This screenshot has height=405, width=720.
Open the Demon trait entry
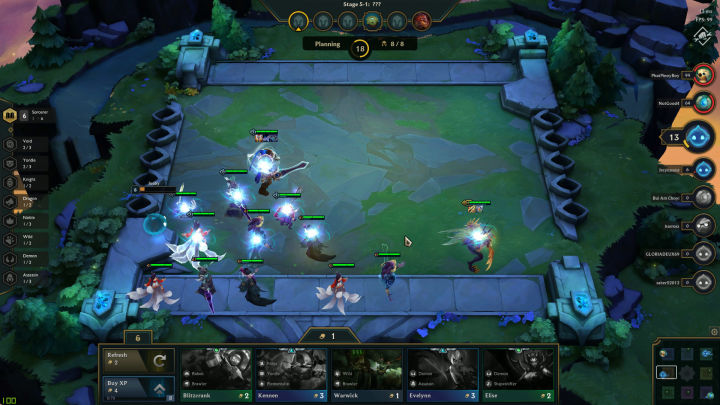point(11,257)
